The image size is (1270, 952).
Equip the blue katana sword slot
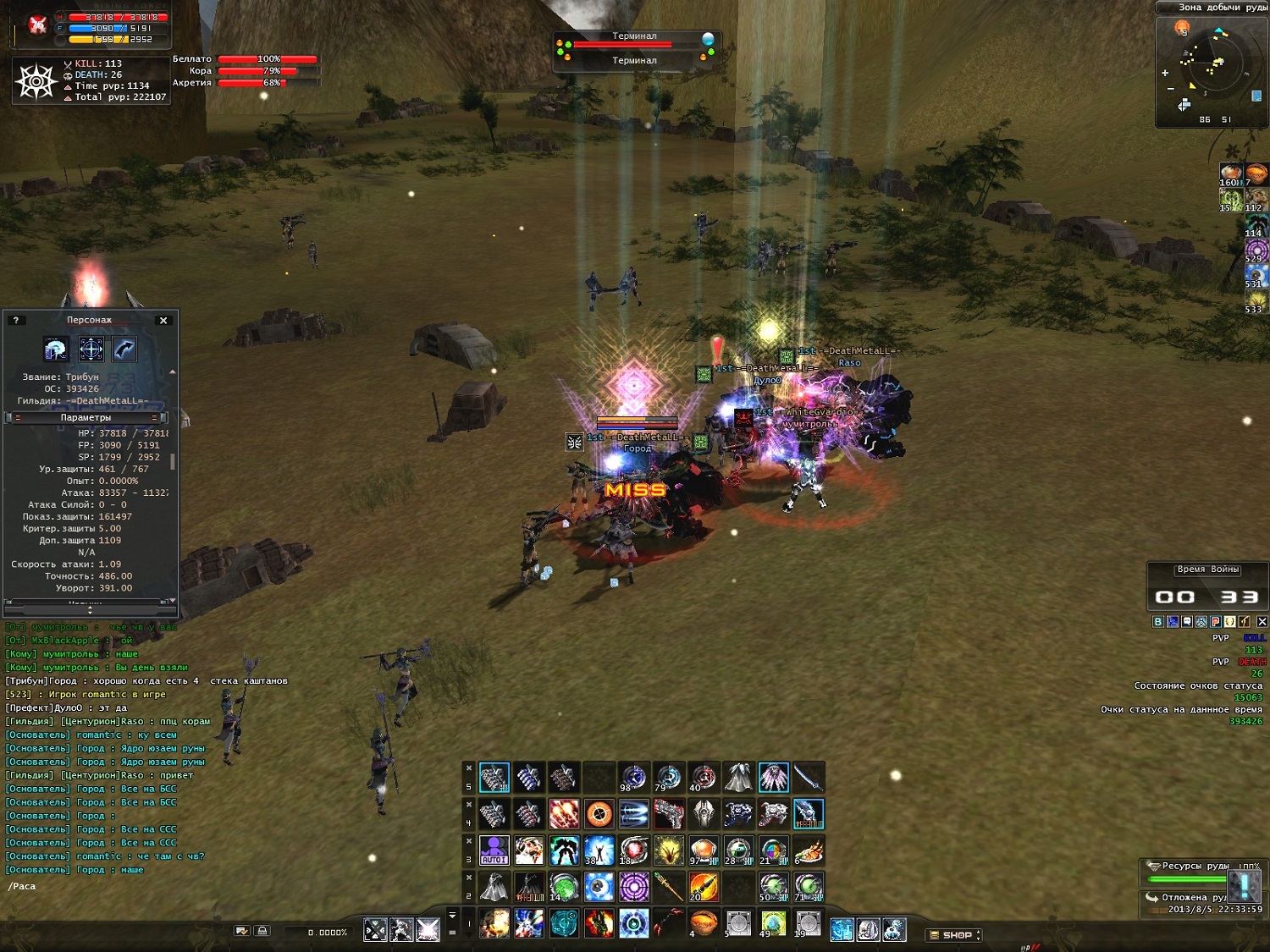click(x=808, y=777)
